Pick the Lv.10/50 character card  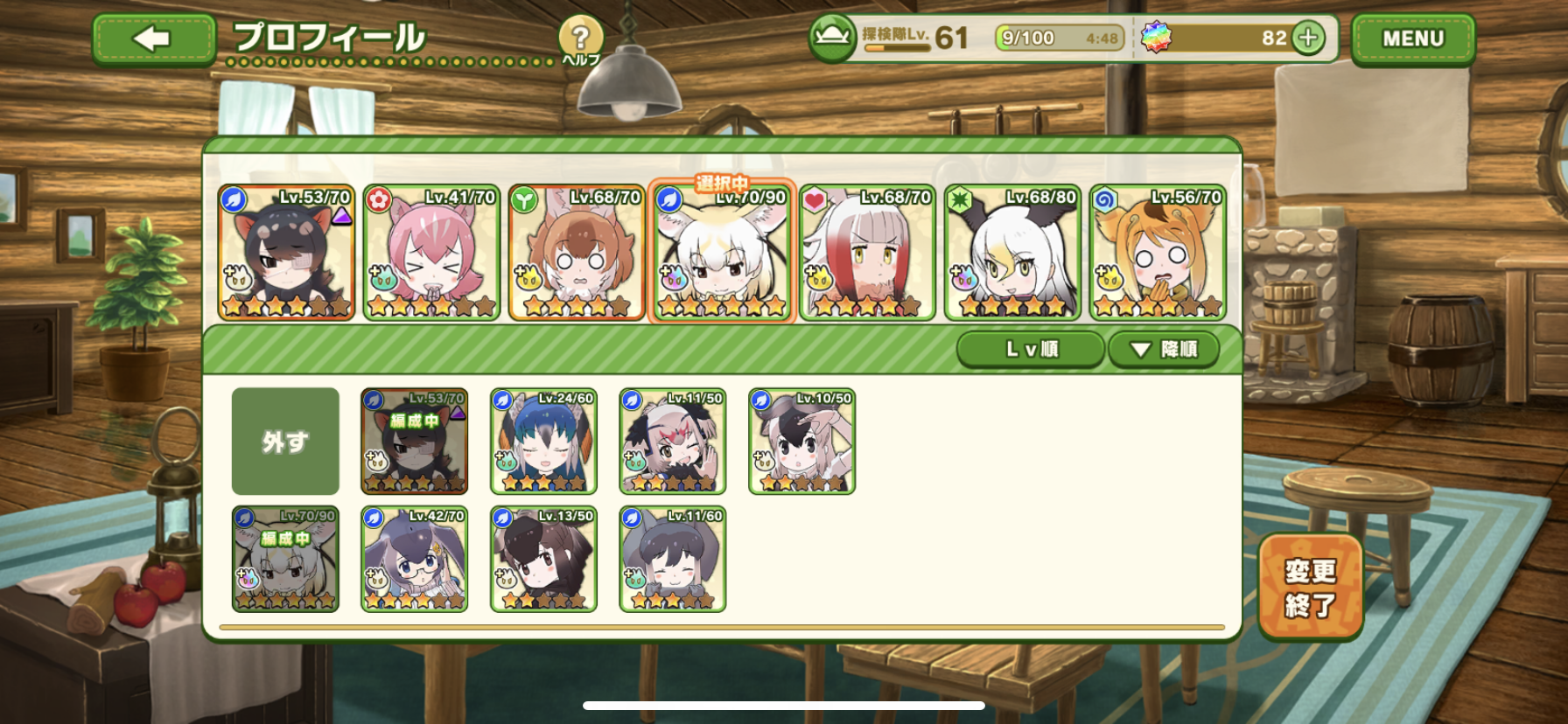tap(801, 442)
